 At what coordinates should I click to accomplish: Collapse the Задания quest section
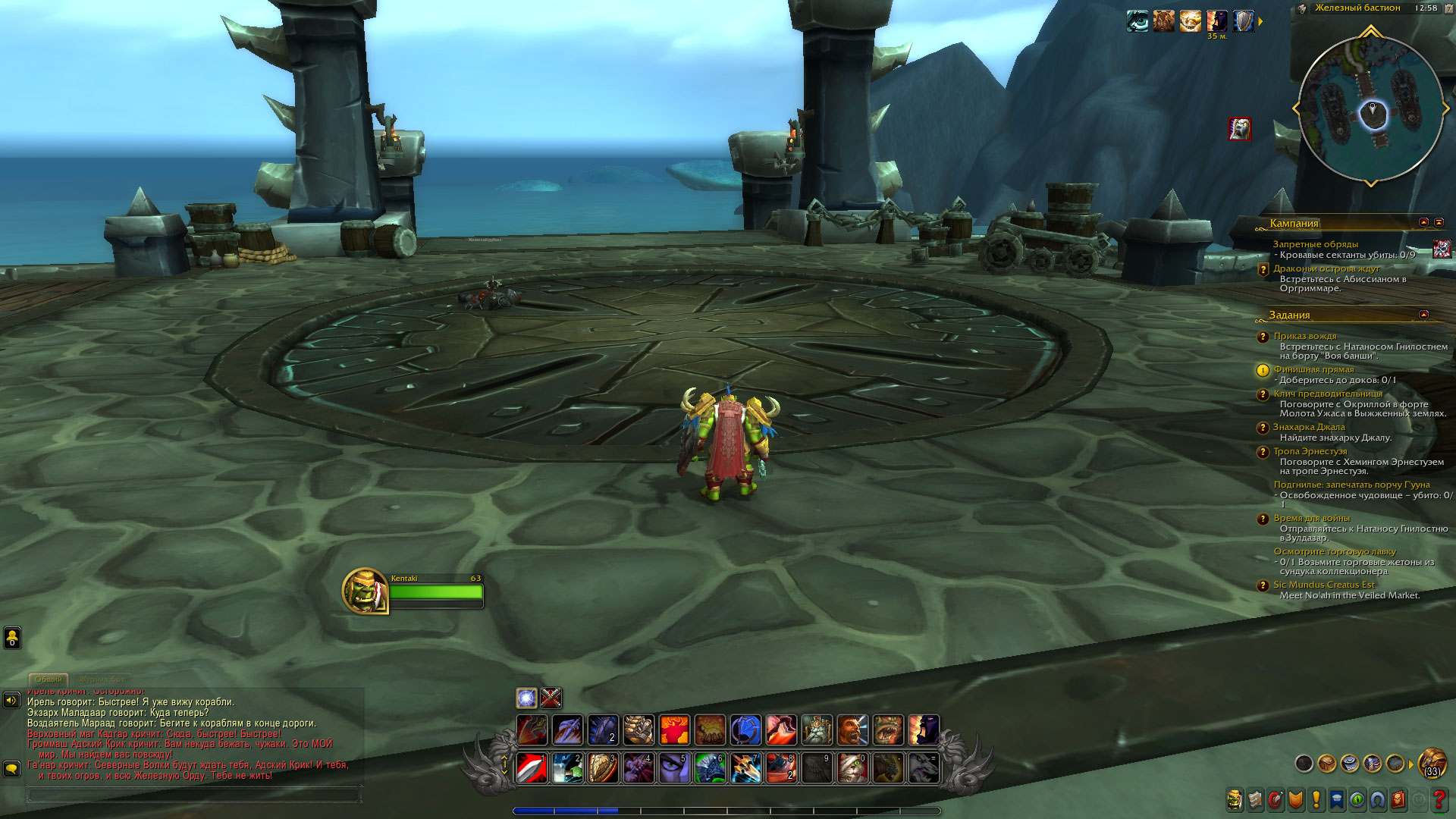(x=1423, y=314)
